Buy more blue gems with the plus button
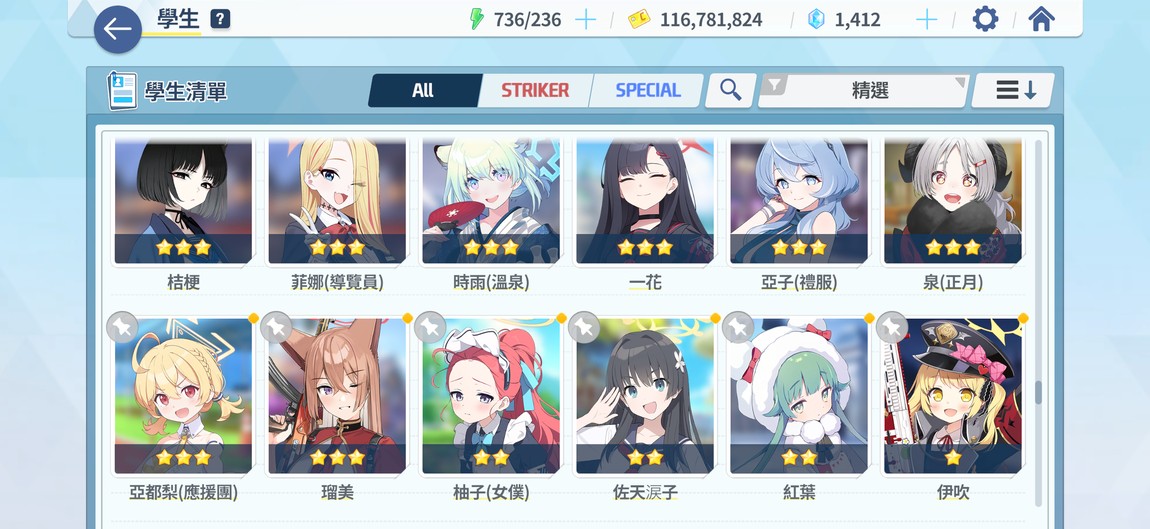The width and height of the screenshot is (1150, 529). tap(927, 19)
